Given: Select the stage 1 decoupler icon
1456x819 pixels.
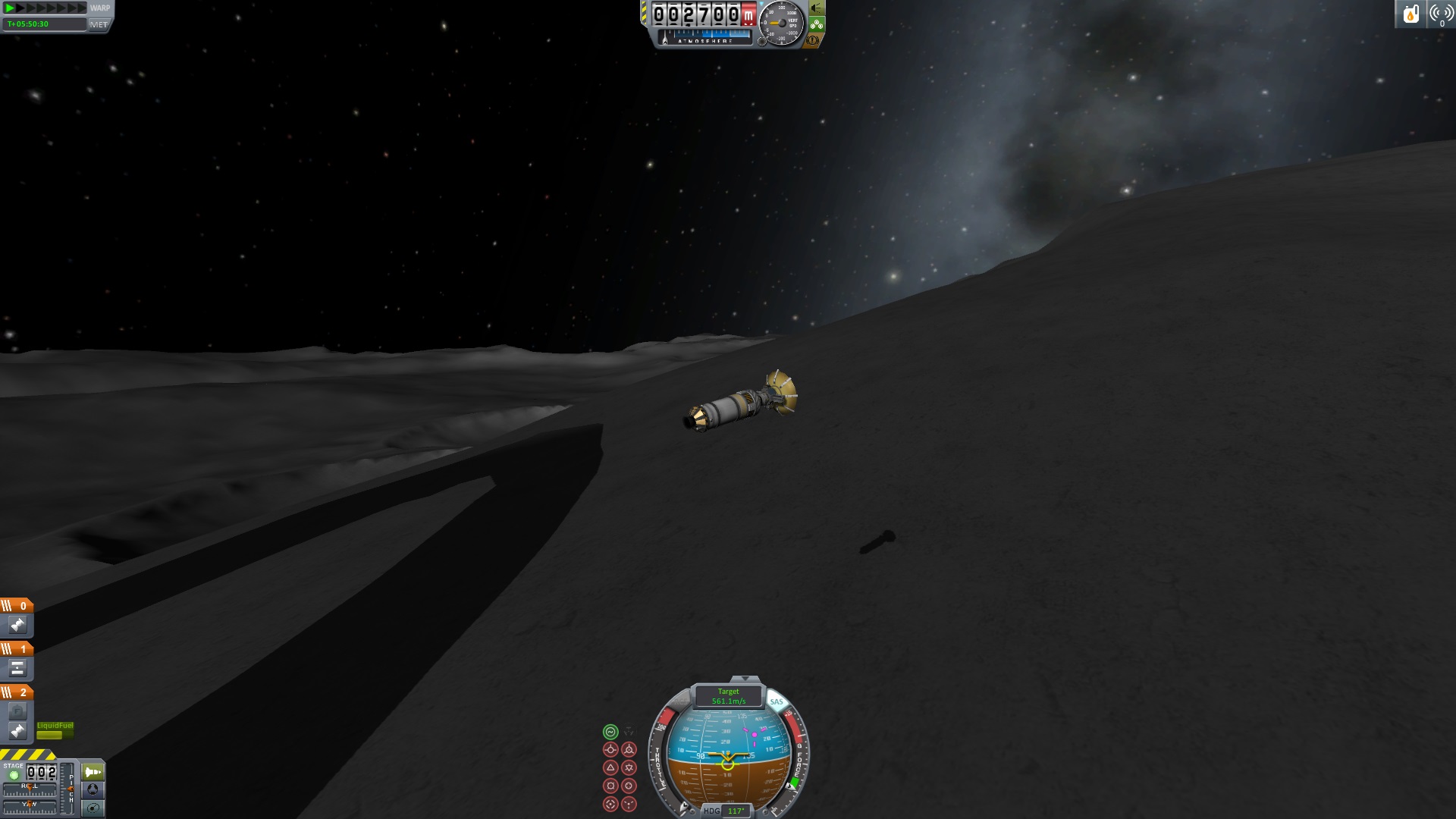Looking at the screenshot, I should click(x=17, y=668).
